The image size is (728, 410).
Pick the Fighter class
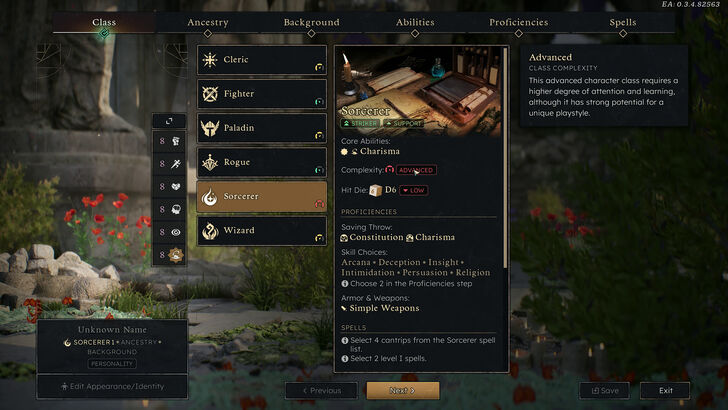point(262,94)
